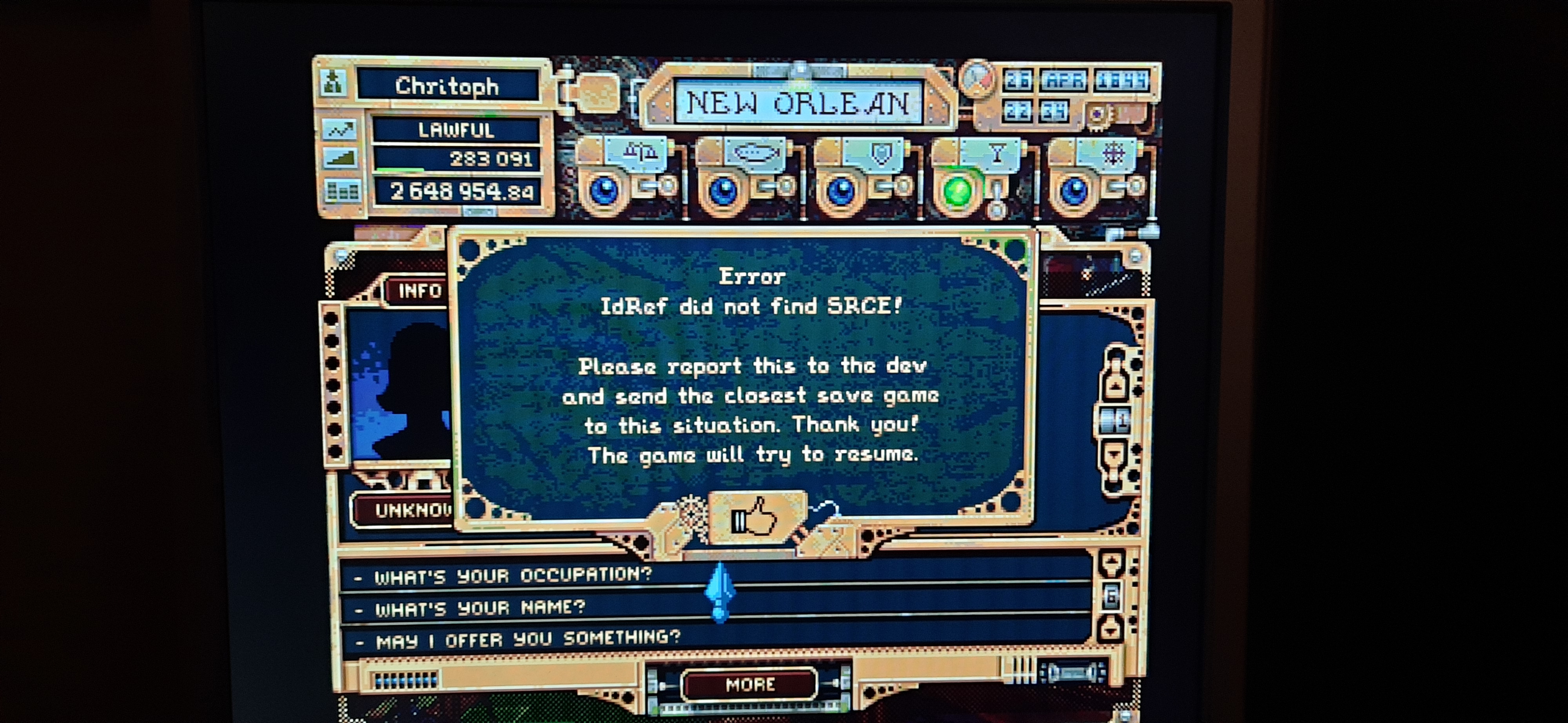Open the ledger table icon
This screenshot has width=1568, height=723.
(341, 191)
